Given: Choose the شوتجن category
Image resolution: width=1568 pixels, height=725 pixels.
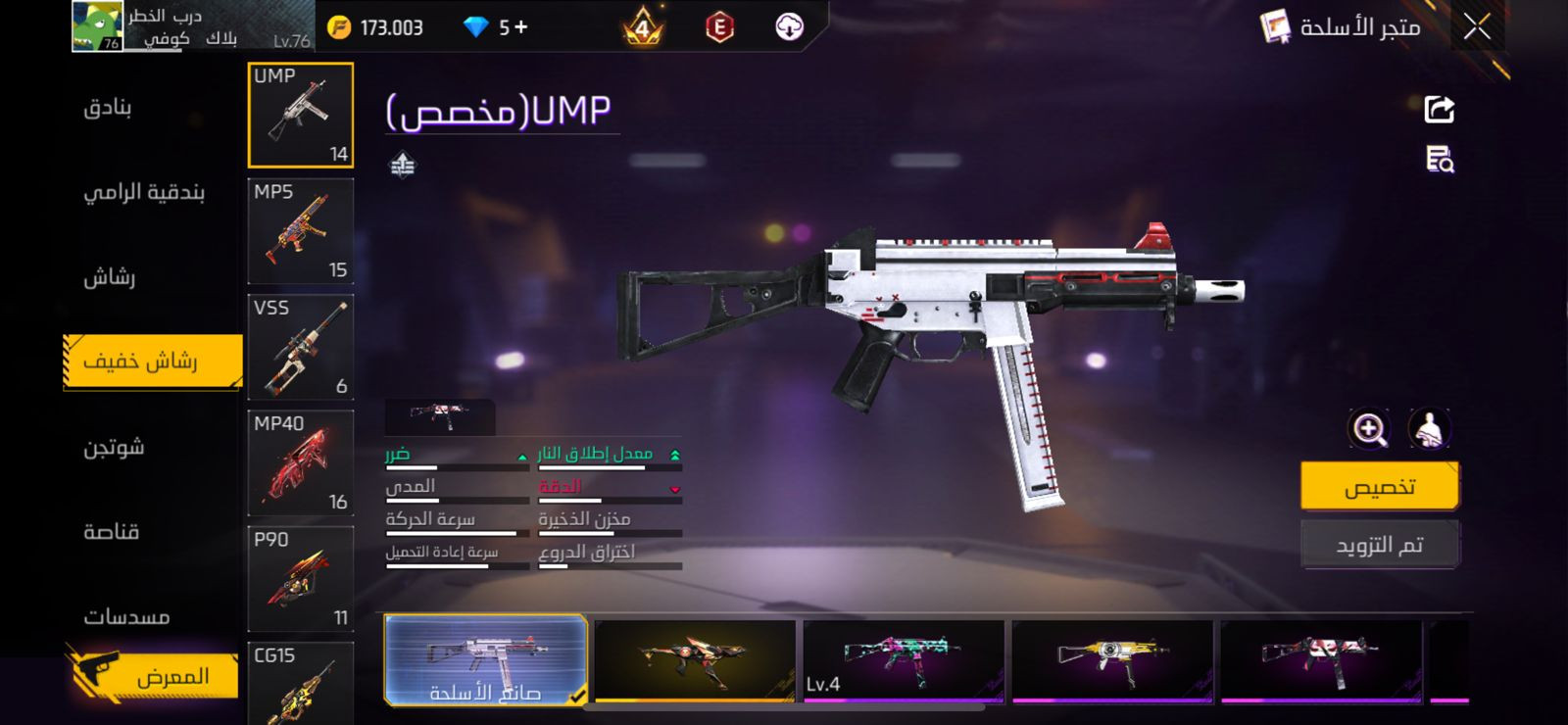Looking at the screenshot, I should (x=114, y=448).
